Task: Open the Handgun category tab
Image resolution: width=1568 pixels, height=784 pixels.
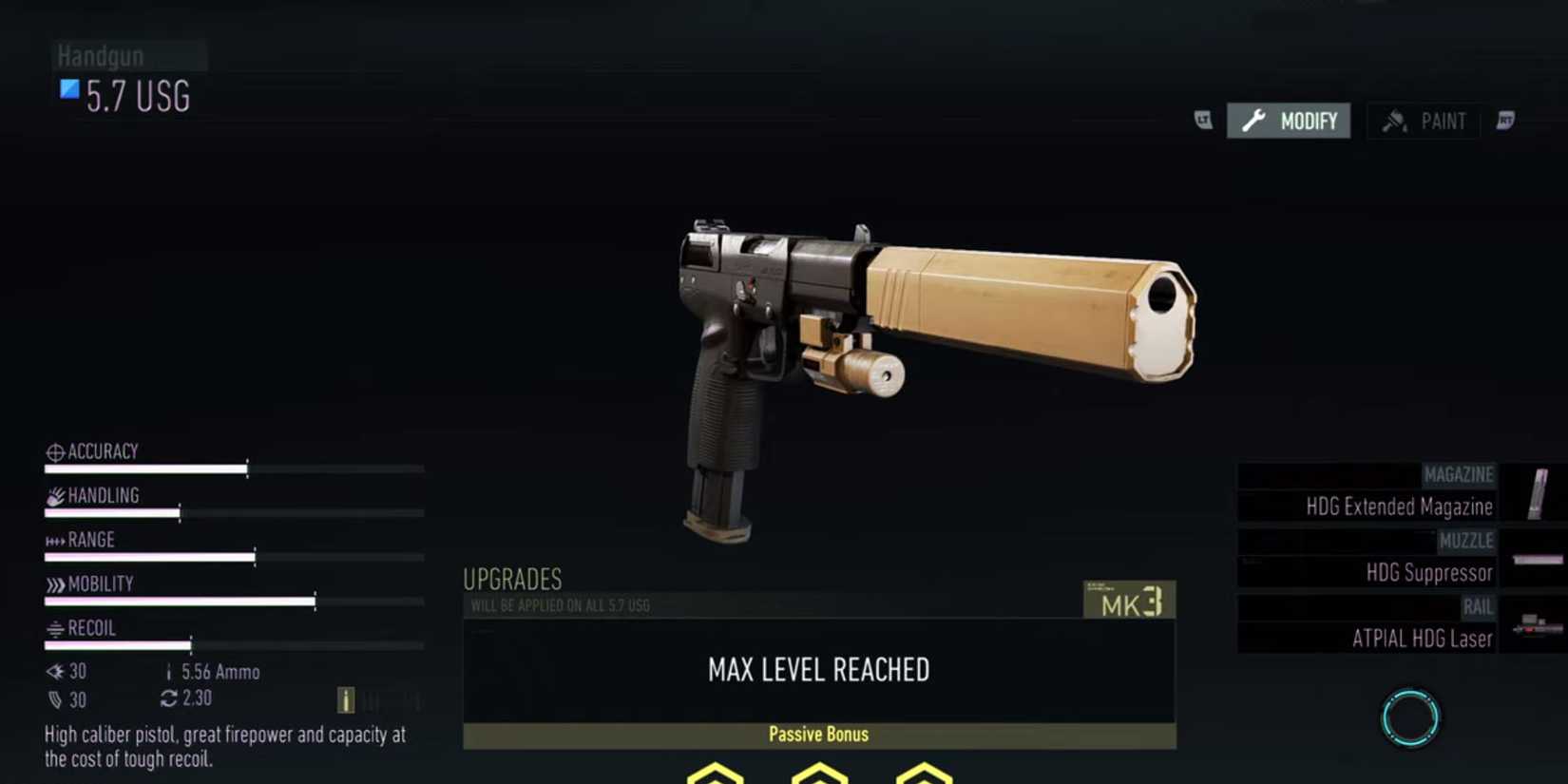Action: [x=100, y=55]
